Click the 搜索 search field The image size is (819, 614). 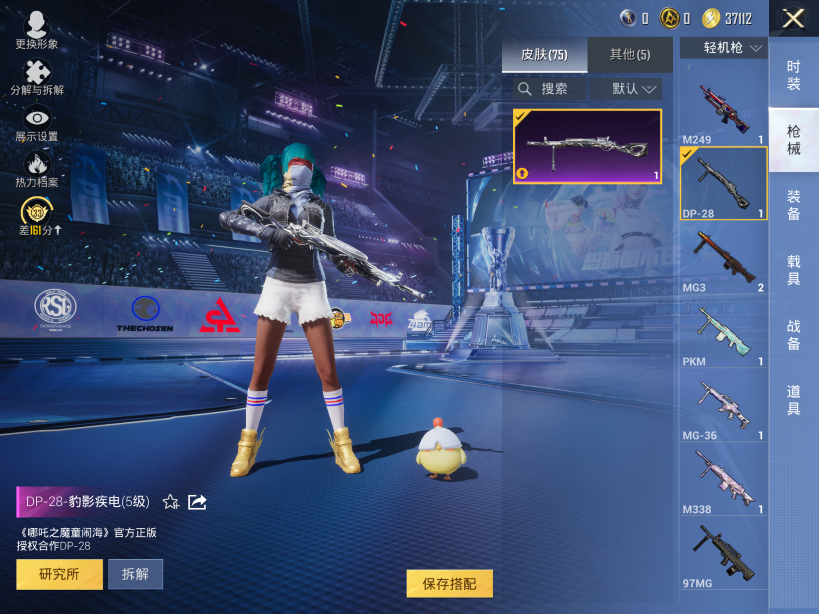click(x=550, y=89)
